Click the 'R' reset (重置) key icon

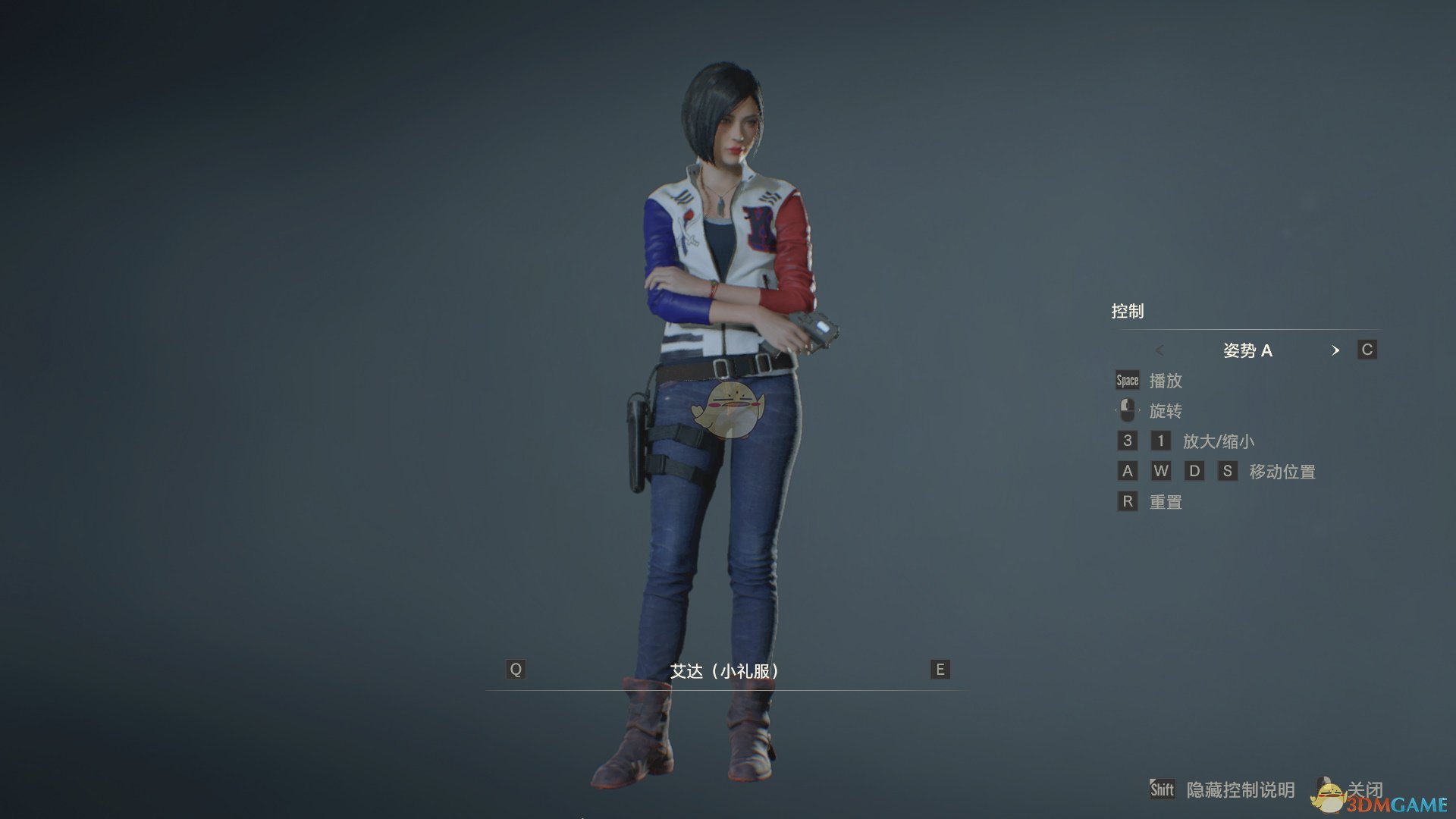coord(1126,501)
